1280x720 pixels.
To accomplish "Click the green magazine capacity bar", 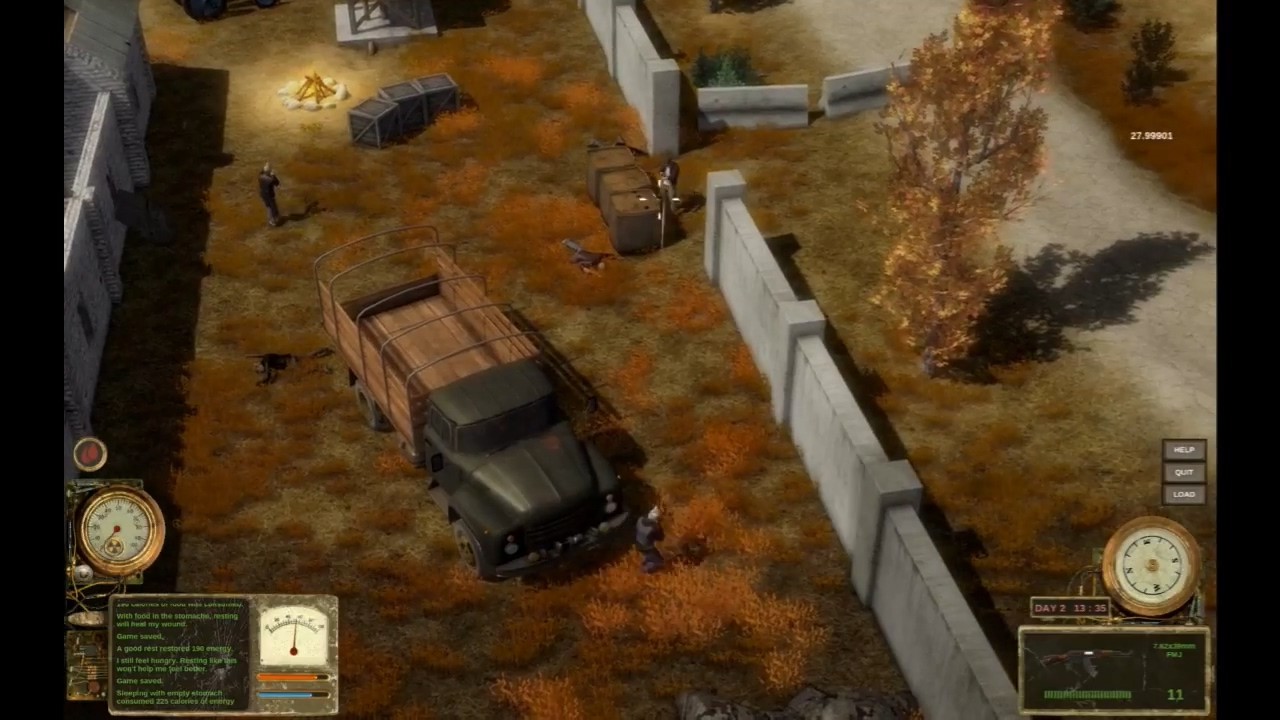I will 1090,694.
